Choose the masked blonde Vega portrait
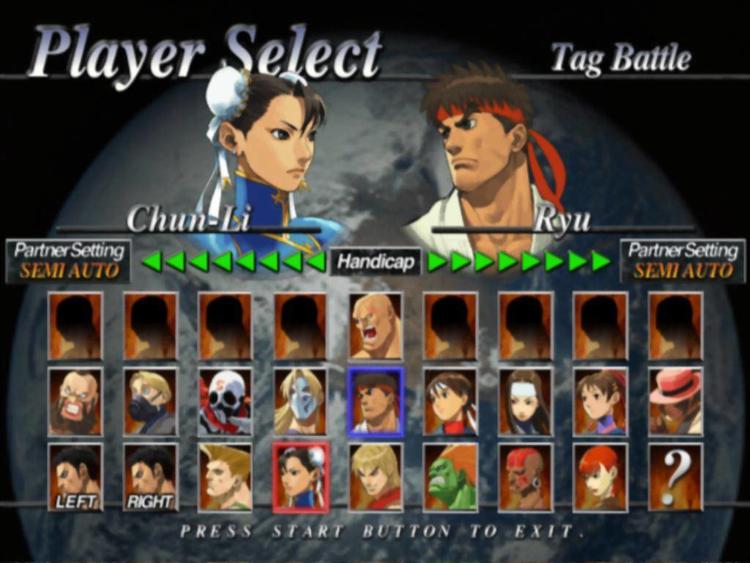This screenshot has width=750, height=563. (300, 401)
